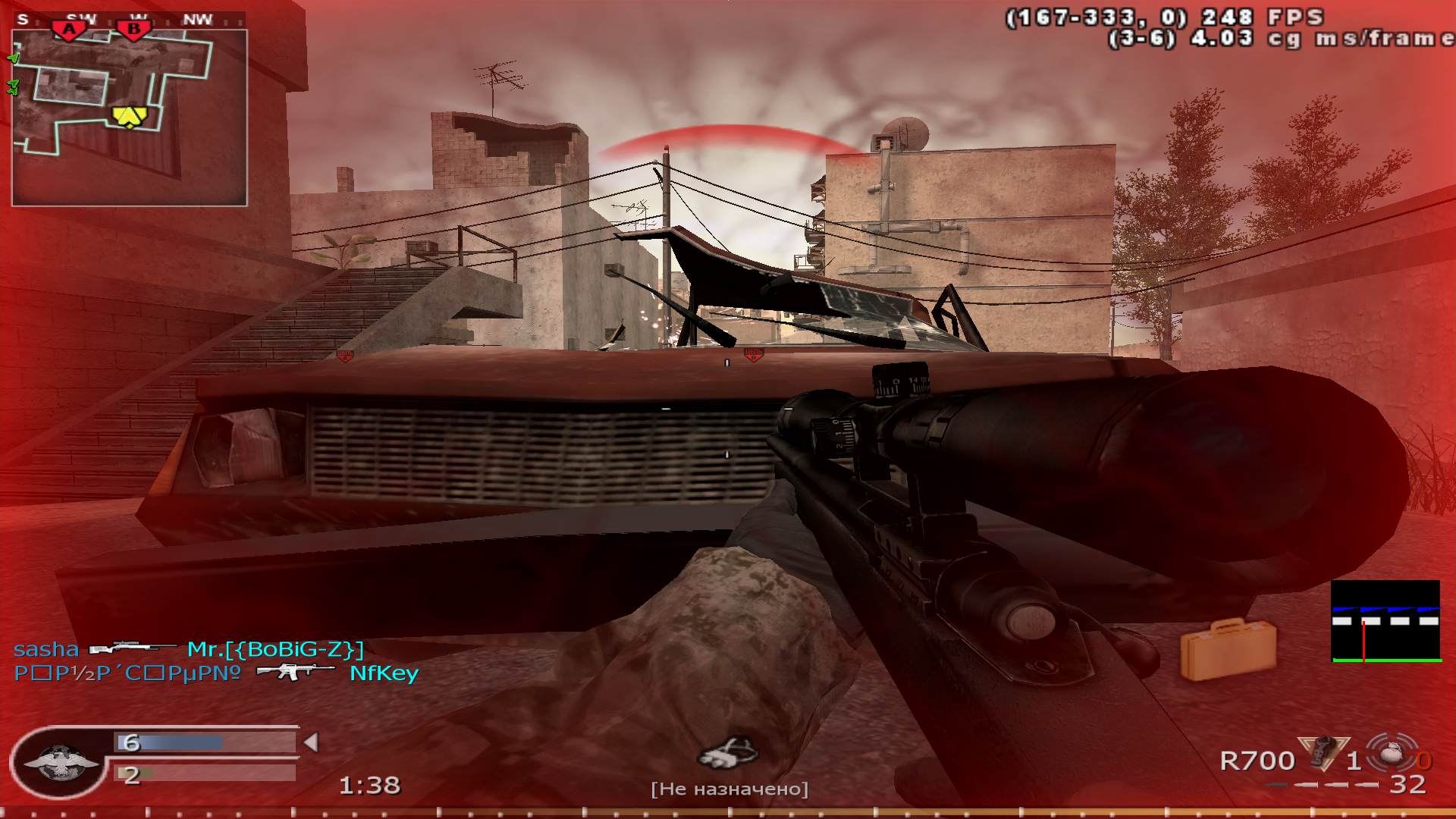Screen dimensions: 1456x819
Task: Click the M16 weapon icon in the killfeed
Action: (296, 673)
